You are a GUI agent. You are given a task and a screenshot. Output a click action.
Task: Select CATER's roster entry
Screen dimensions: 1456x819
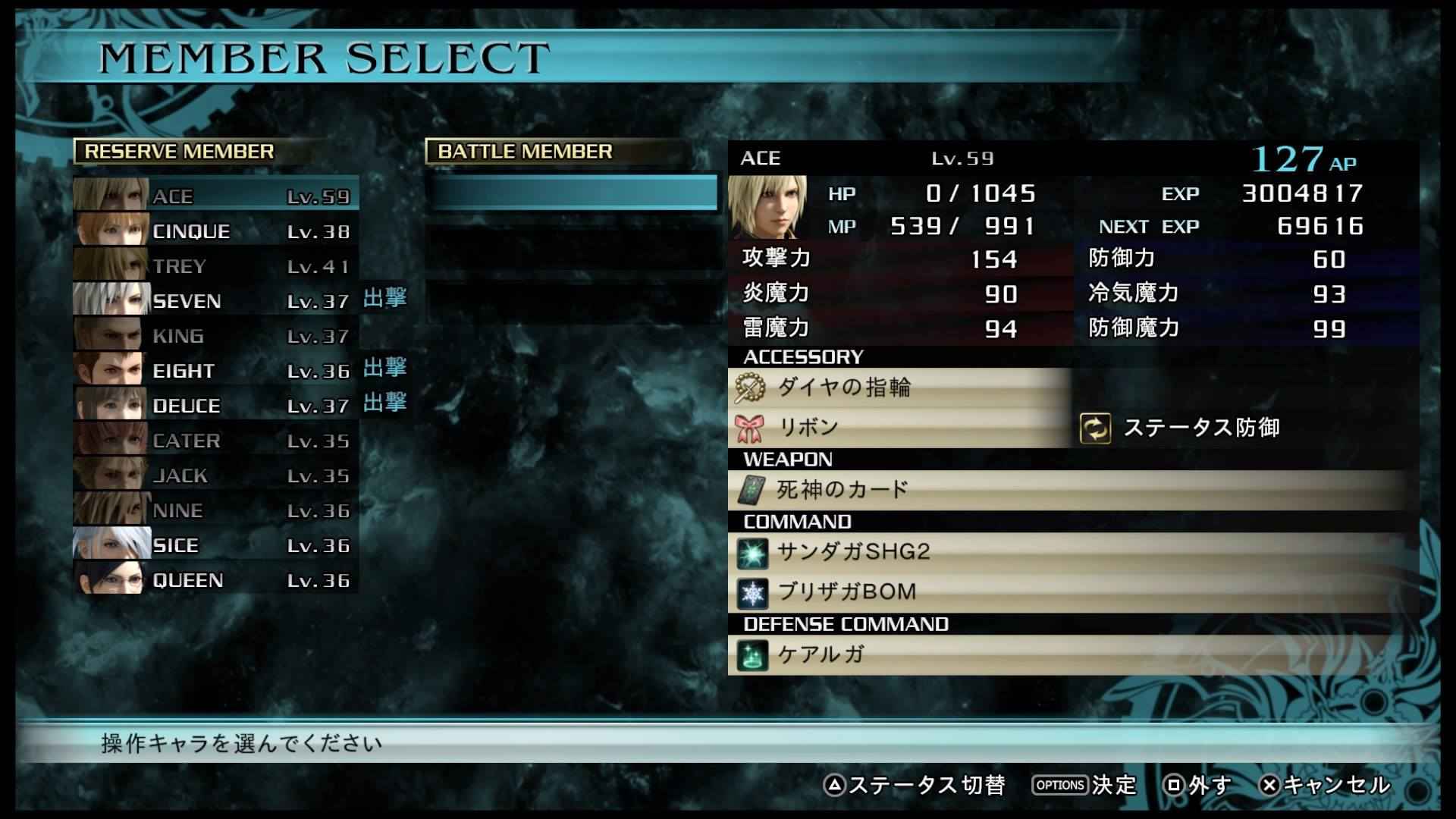pos(216,441)
